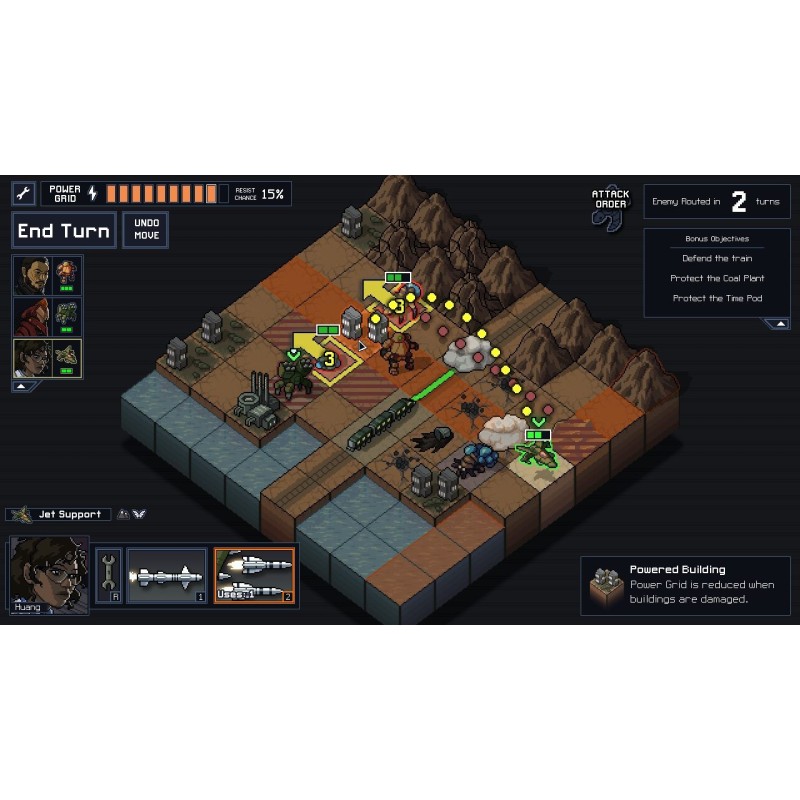Collapse the mech squad list
The image size is (800, 800).
[19, 386]
